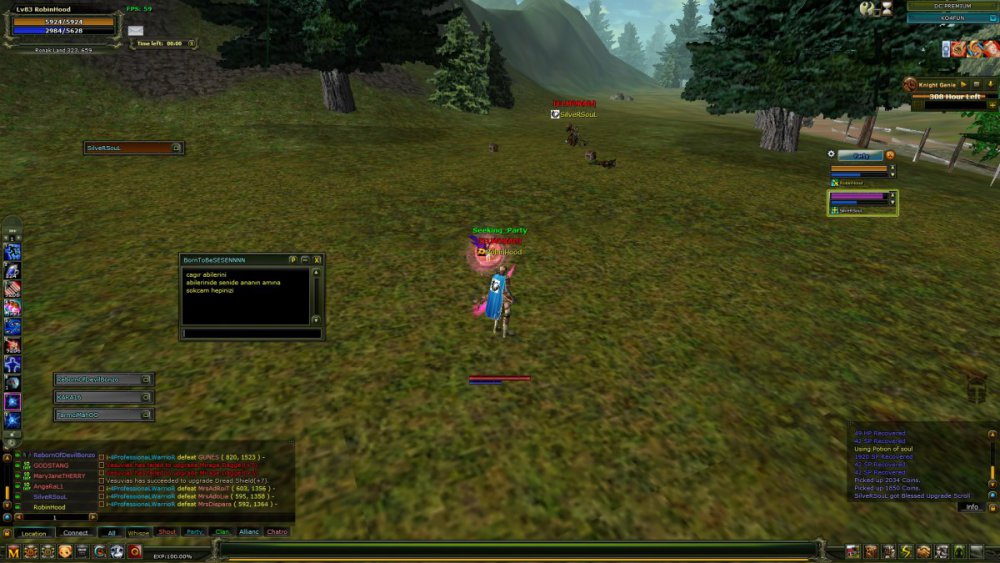Open the Location tab
Image resolution: width=1000 pixels, height=563 pixels.
34,533
